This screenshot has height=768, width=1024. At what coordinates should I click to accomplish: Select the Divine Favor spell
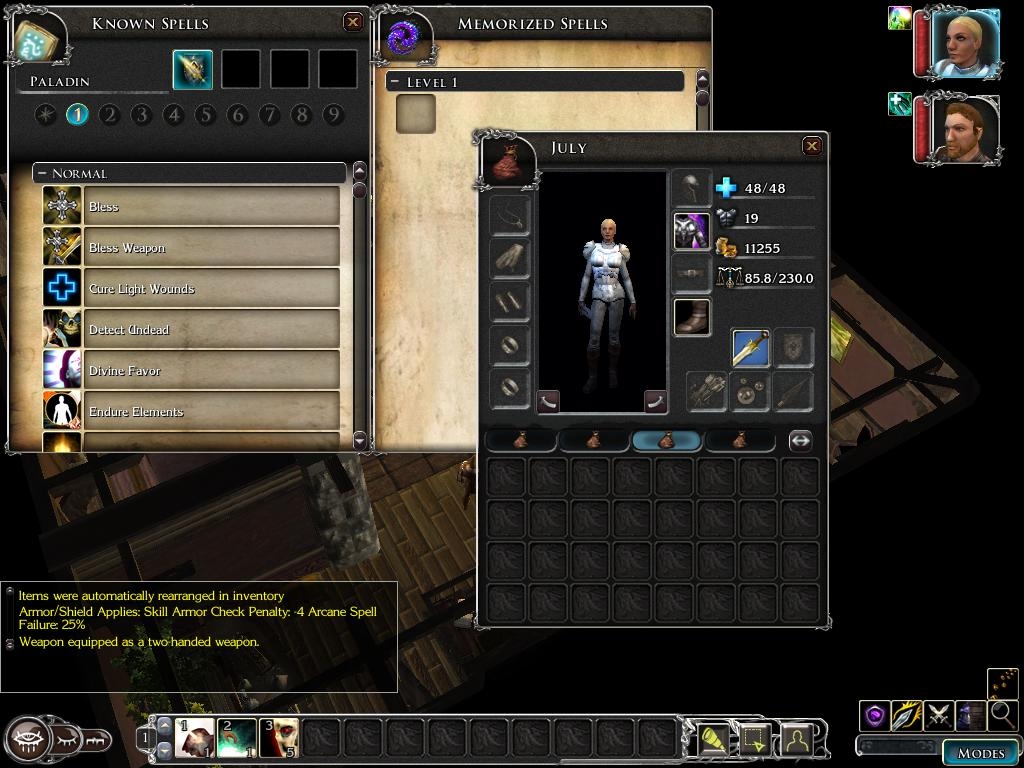[212, 370]
